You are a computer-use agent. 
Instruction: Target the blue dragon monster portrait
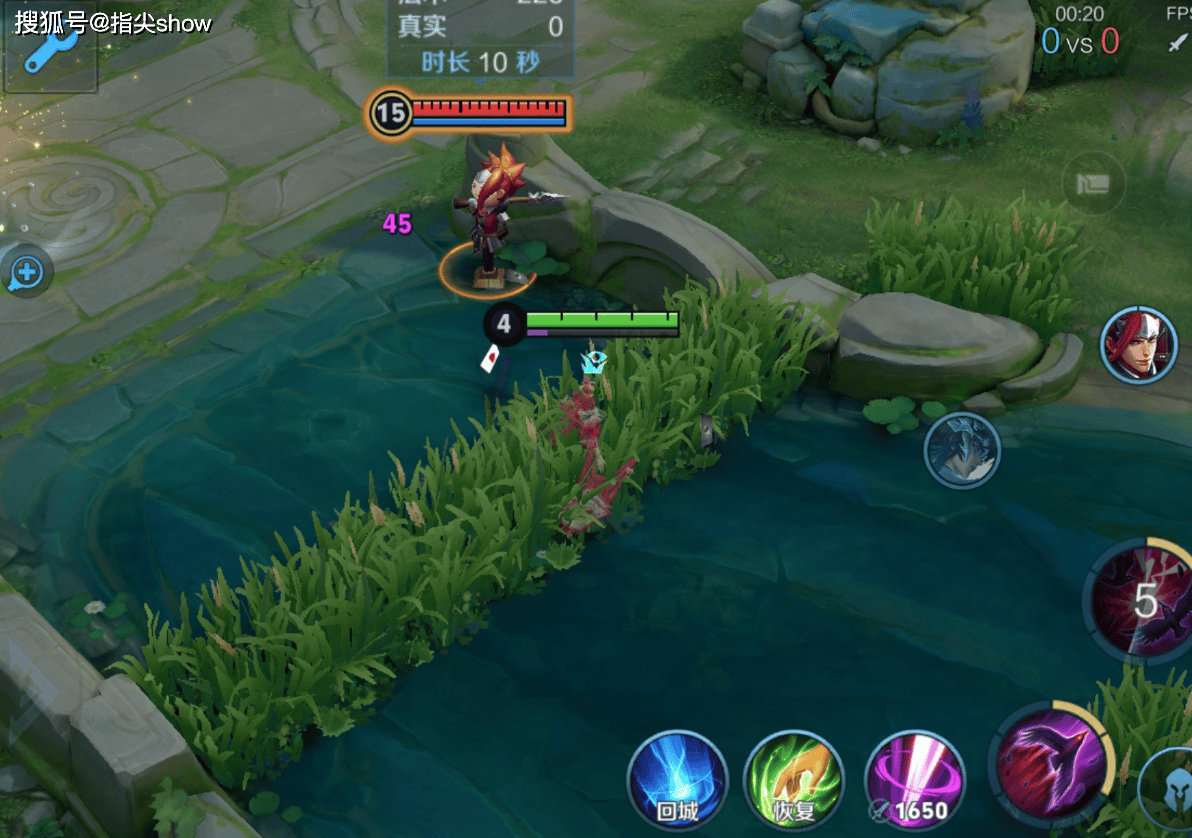962,450
